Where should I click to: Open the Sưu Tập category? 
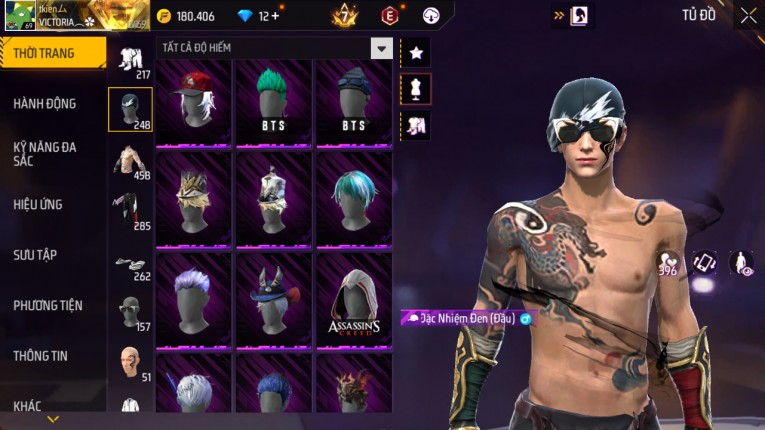click(35, 255)
